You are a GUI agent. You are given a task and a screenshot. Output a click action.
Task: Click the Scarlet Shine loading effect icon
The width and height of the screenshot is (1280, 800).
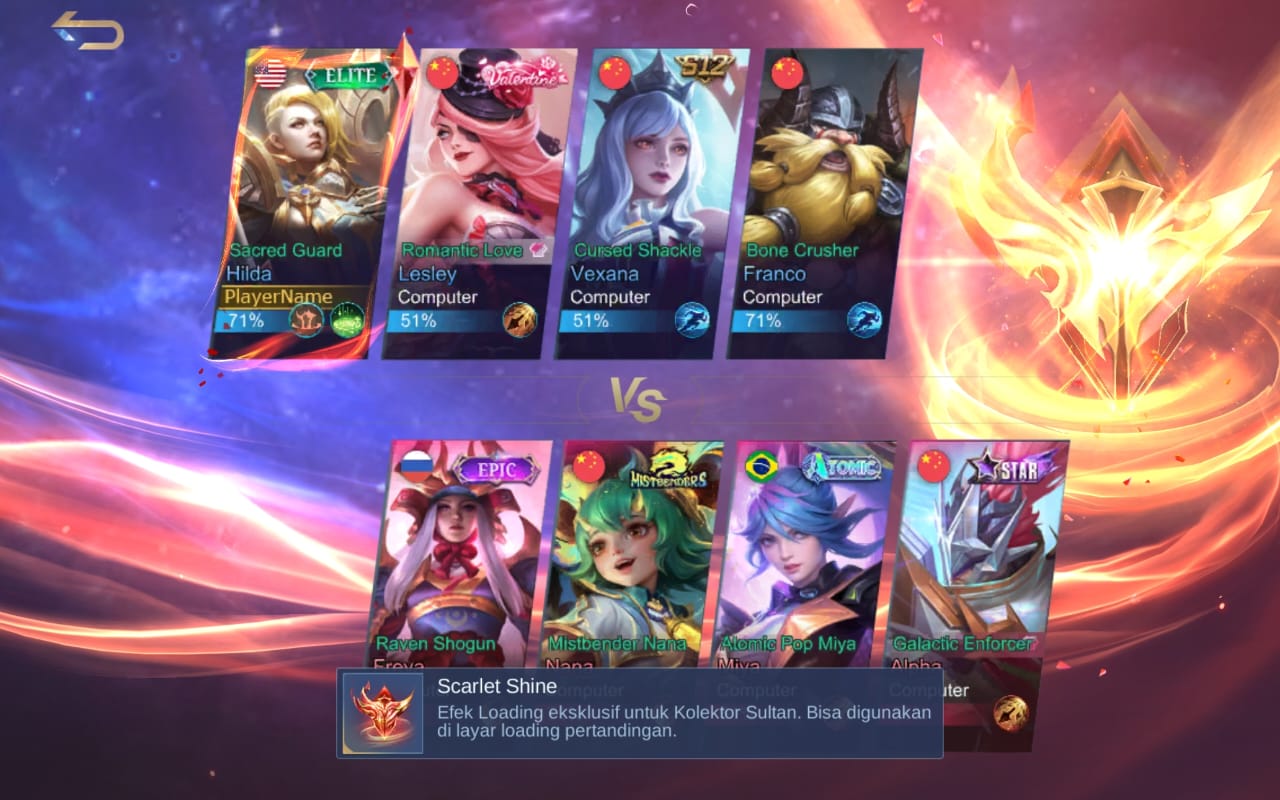click(383, 713)
